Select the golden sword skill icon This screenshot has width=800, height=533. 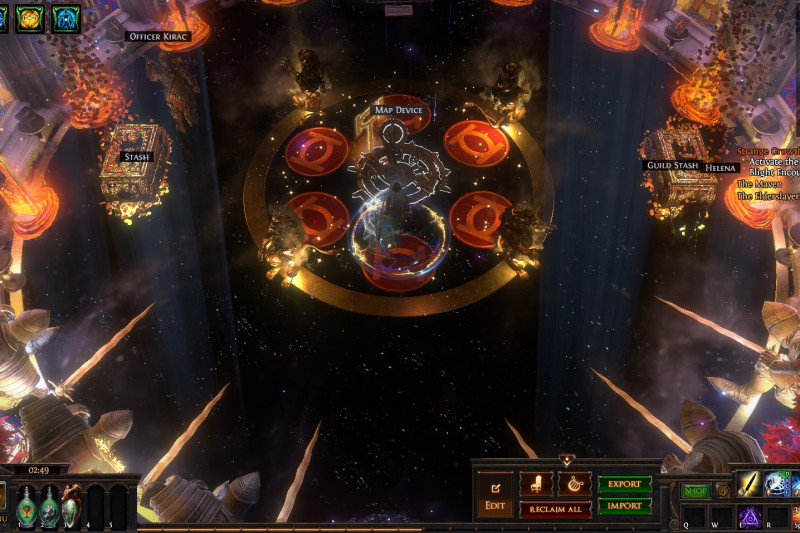click(x=751, y=484)
